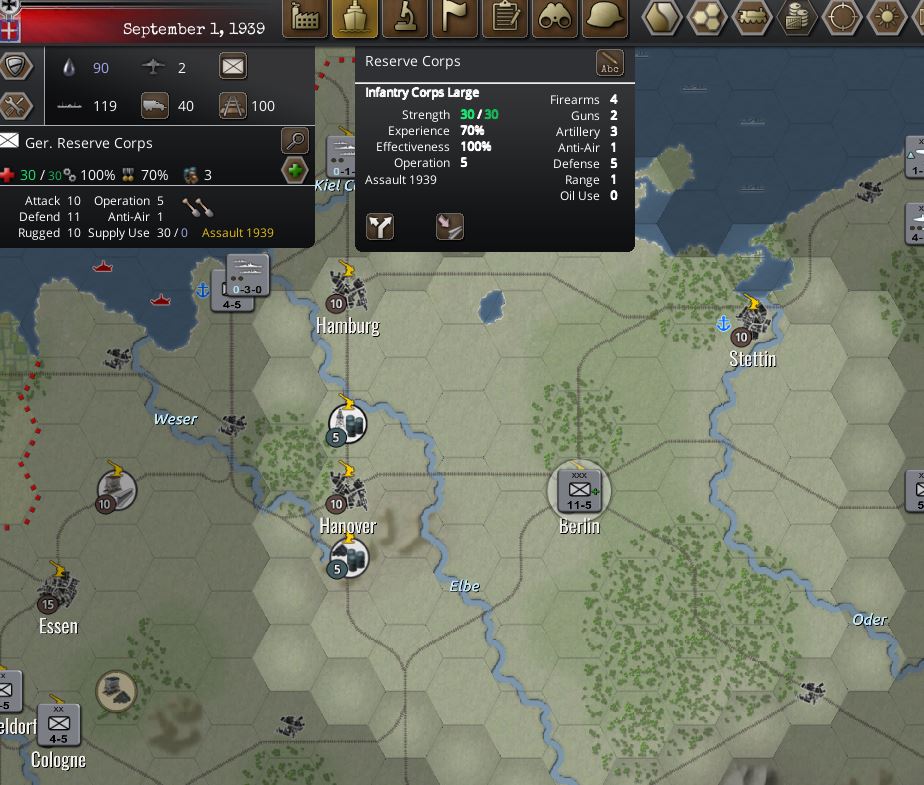Click the magnifier button beside Ger. Reserve Corps
This screenshot has width=924, height=785.
(295, 141)
